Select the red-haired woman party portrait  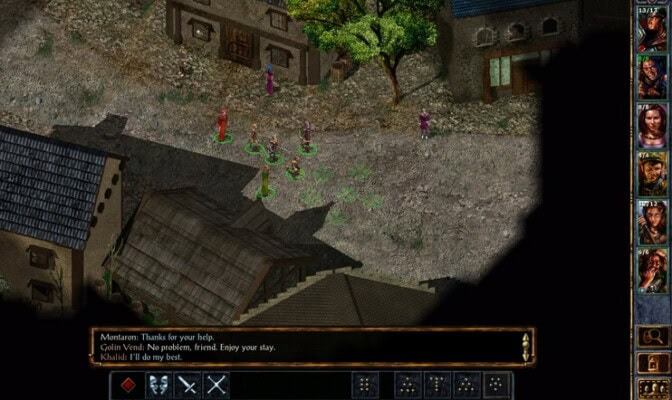click(651, 126)
